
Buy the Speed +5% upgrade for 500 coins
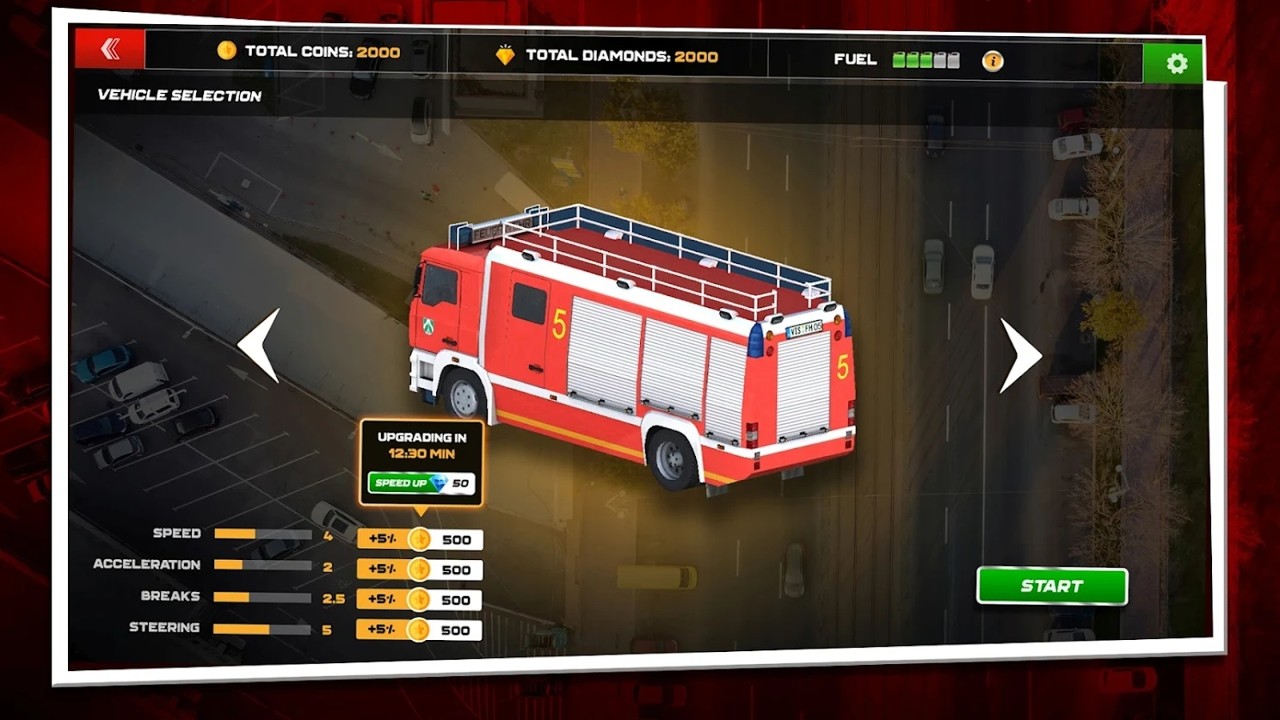[x=420, y=540]
